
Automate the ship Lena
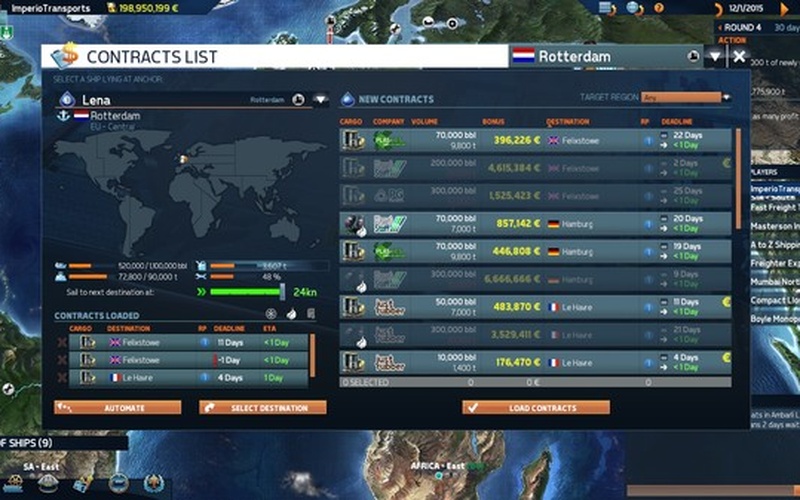(118, 408)
